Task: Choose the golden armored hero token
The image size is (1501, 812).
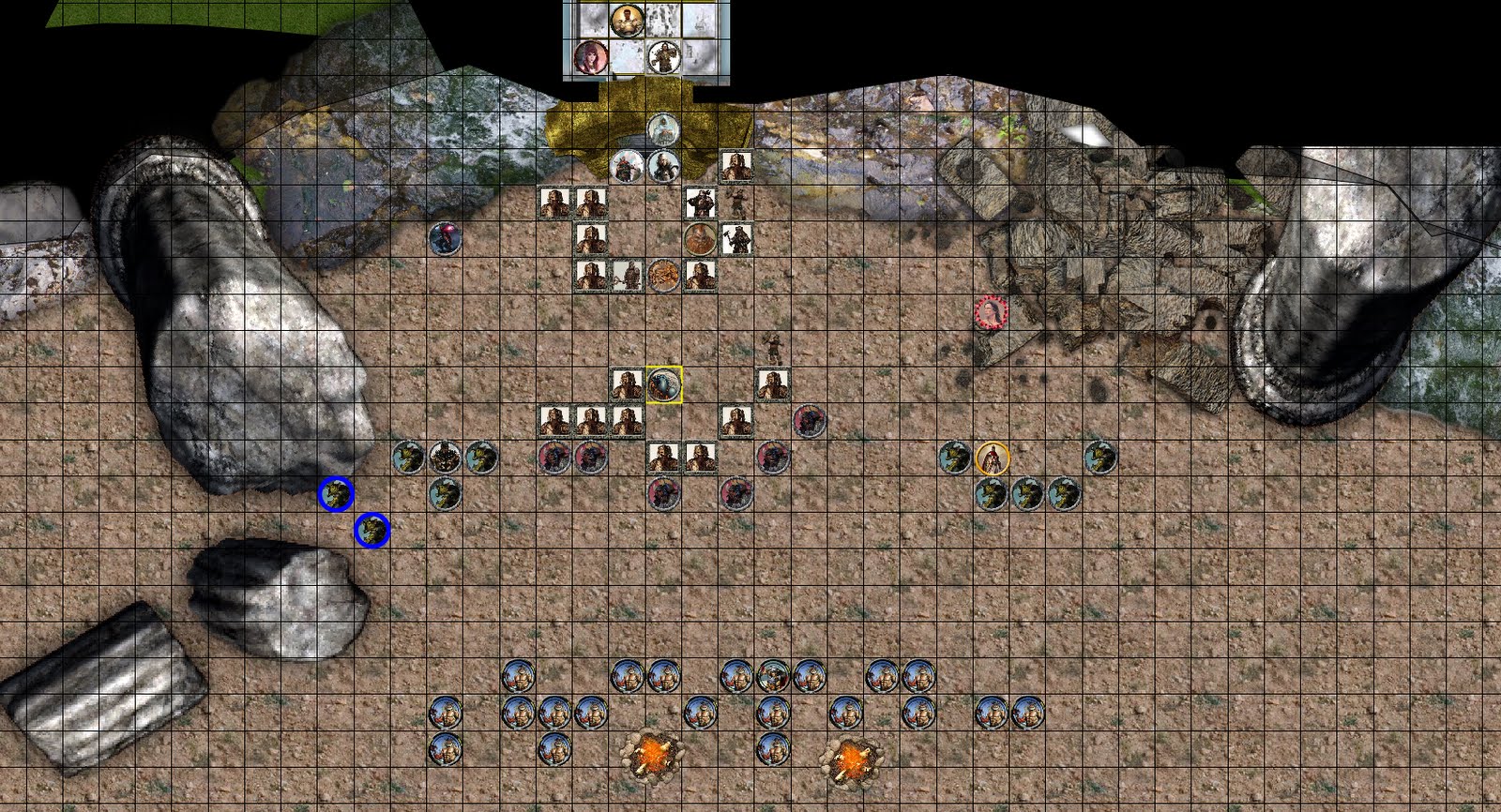Action: click(x=626, y=20)
